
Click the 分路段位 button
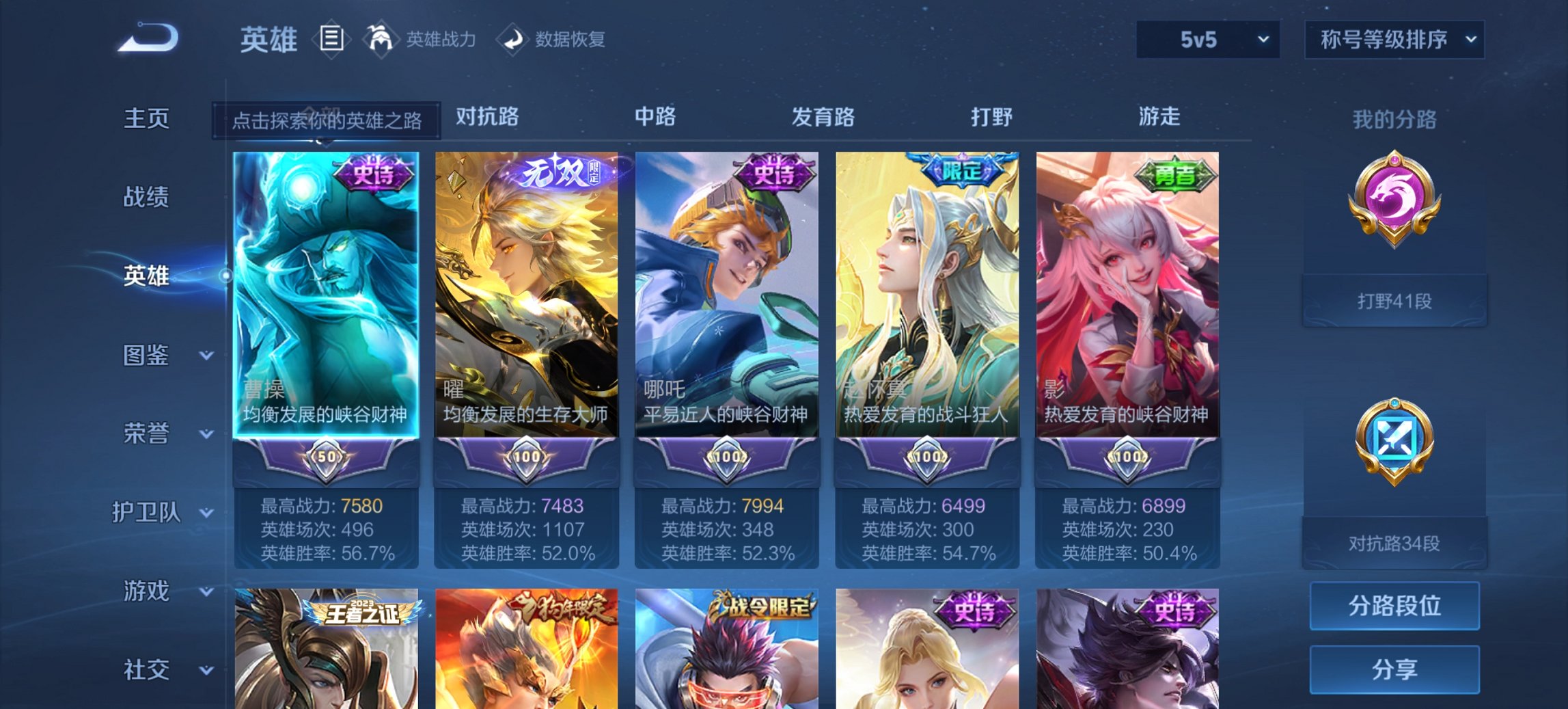point(1394,605)
